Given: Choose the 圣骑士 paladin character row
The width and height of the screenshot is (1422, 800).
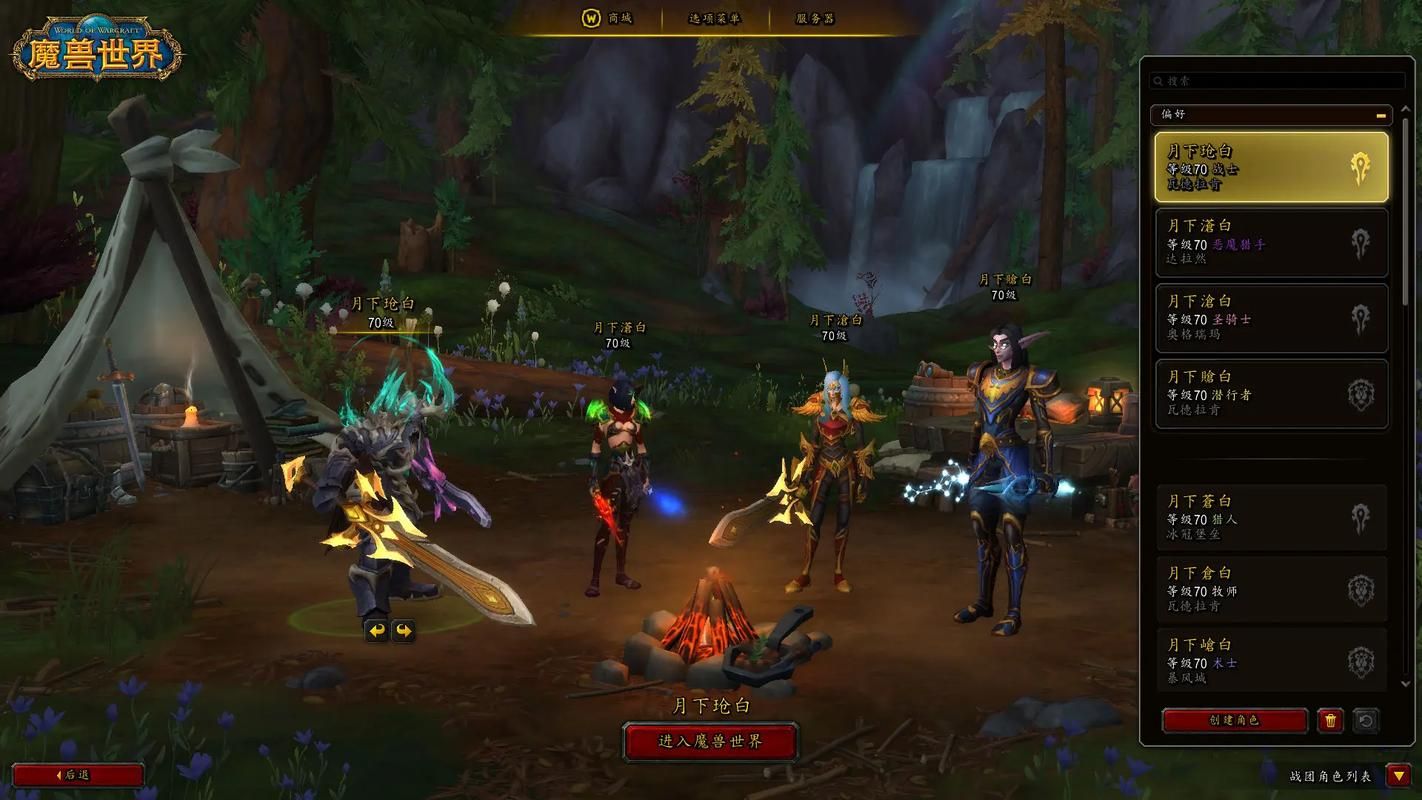Looking at the screenshot, I should click(x=1271, y=318).
